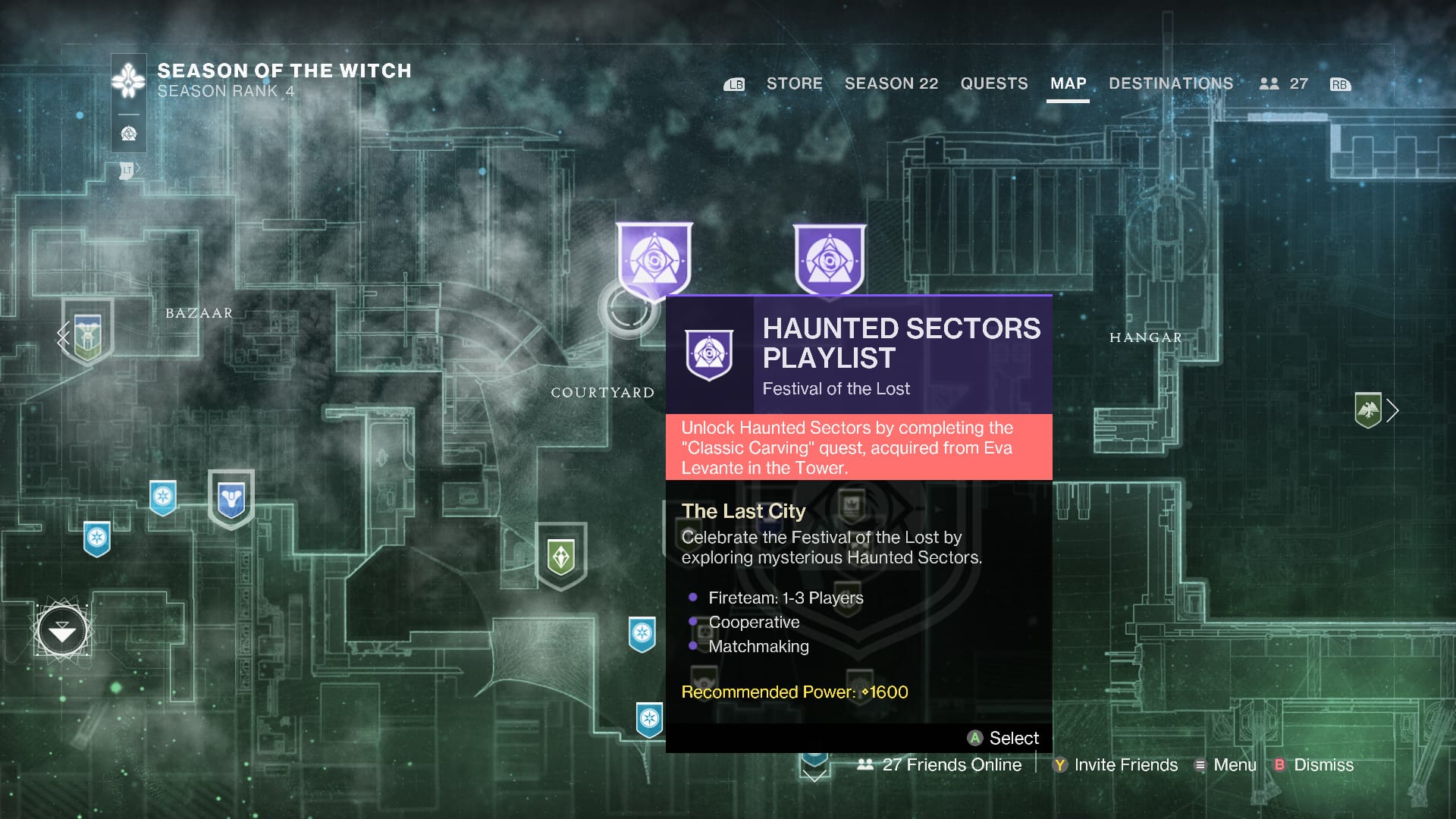Click Dismiss in the bottom bar
The image size is (1456, 819).
point(1323,765)
